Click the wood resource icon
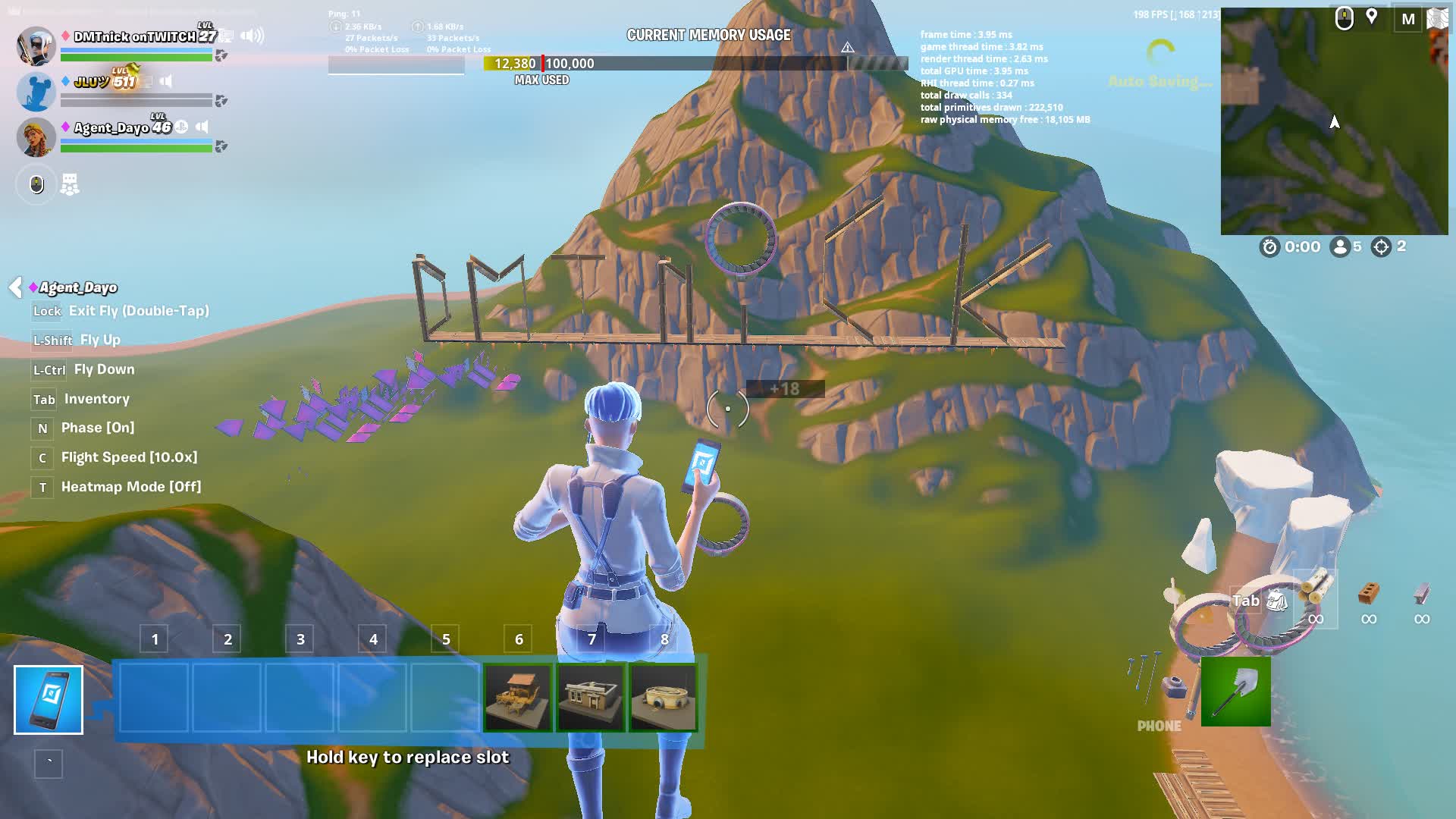Viewport: 1456px width, 819px height. click(1315, 588)
